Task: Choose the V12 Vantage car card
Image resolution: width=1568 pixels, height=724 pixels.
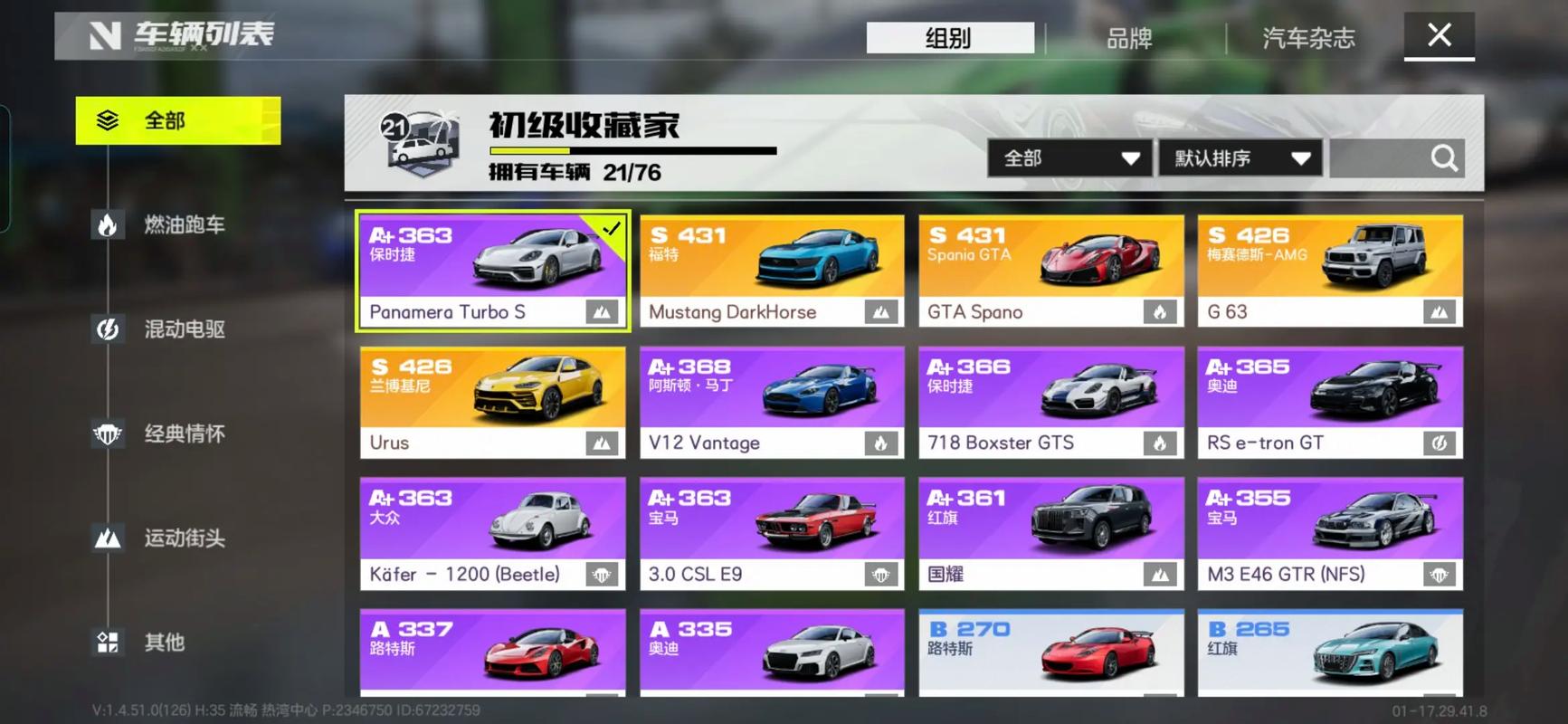Action: tap(772, 402)
